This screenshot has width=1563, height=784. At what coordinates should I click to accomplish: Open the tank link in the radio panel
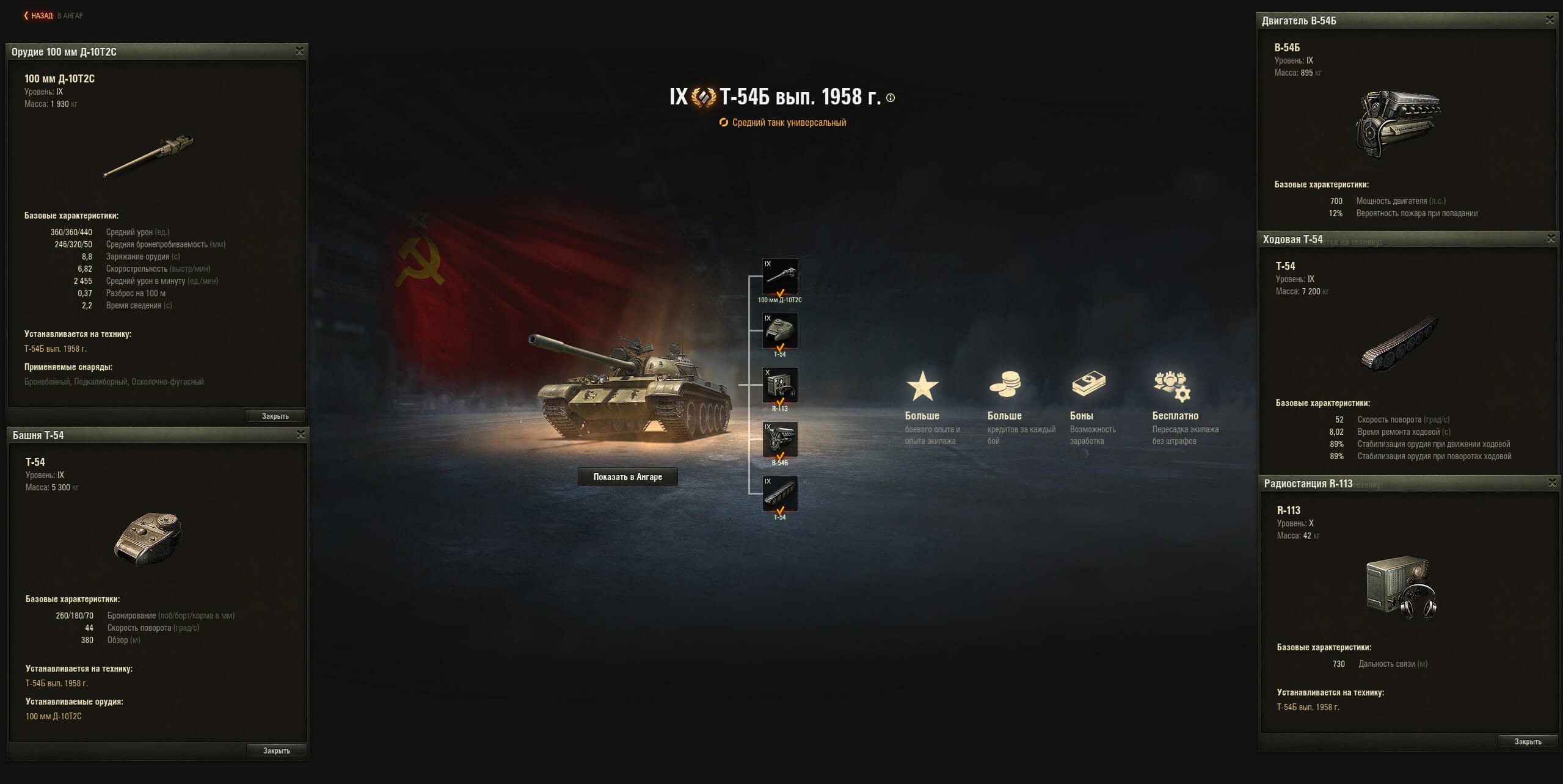click(1308, 708)
